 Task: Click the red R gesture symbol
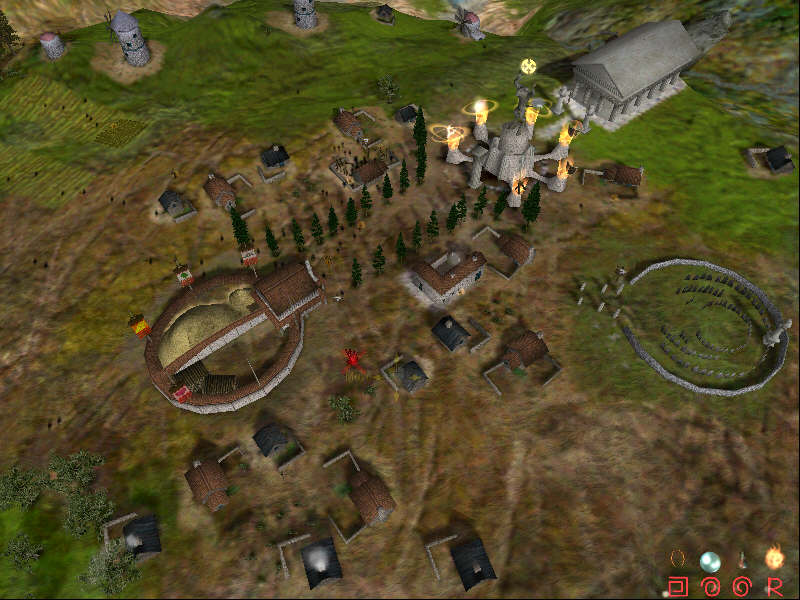pyautogui.click(x=774, y=585)
